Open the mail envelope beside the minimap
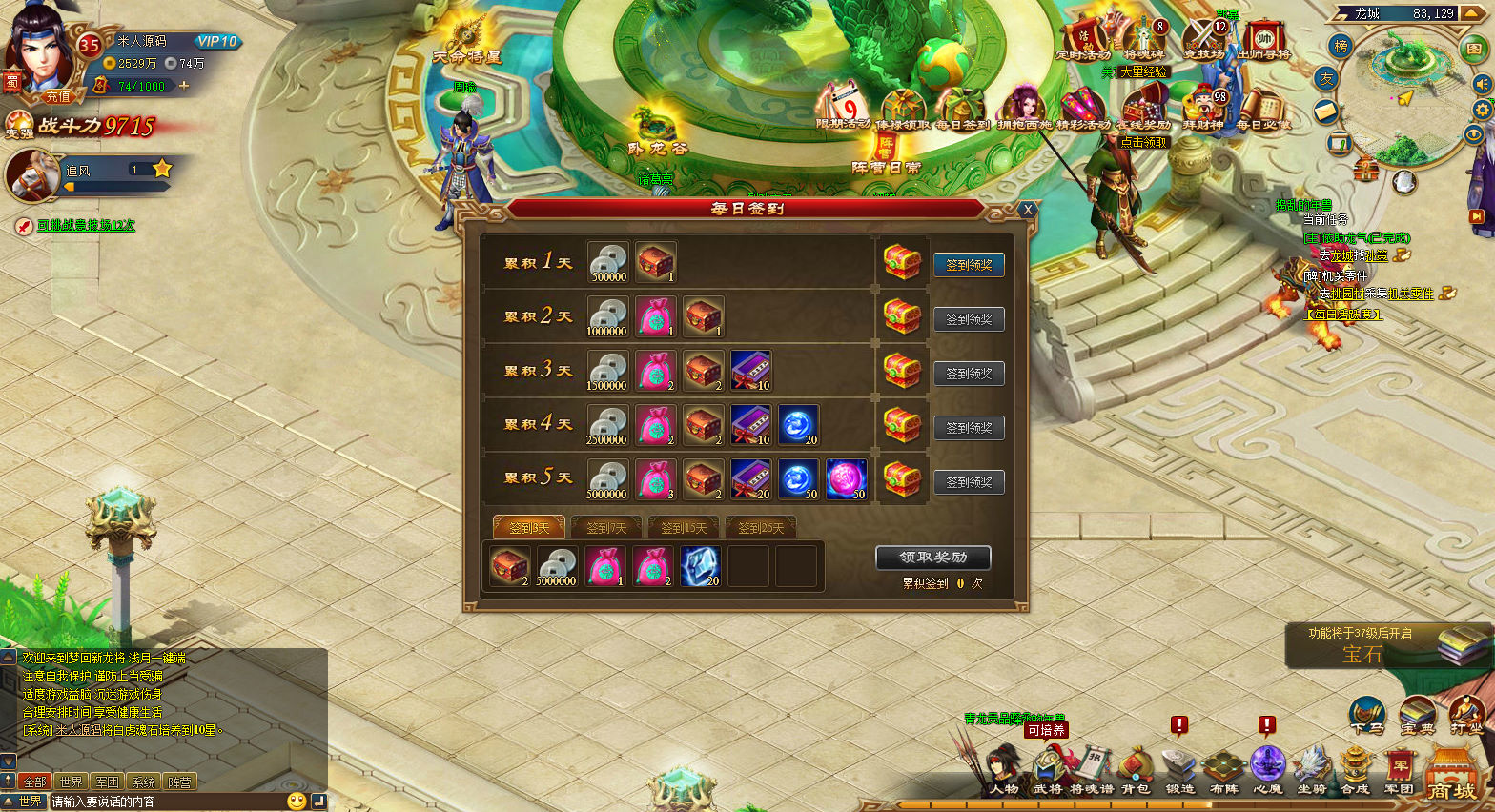Screen dimensions: 1495x812 [1327, 112]
